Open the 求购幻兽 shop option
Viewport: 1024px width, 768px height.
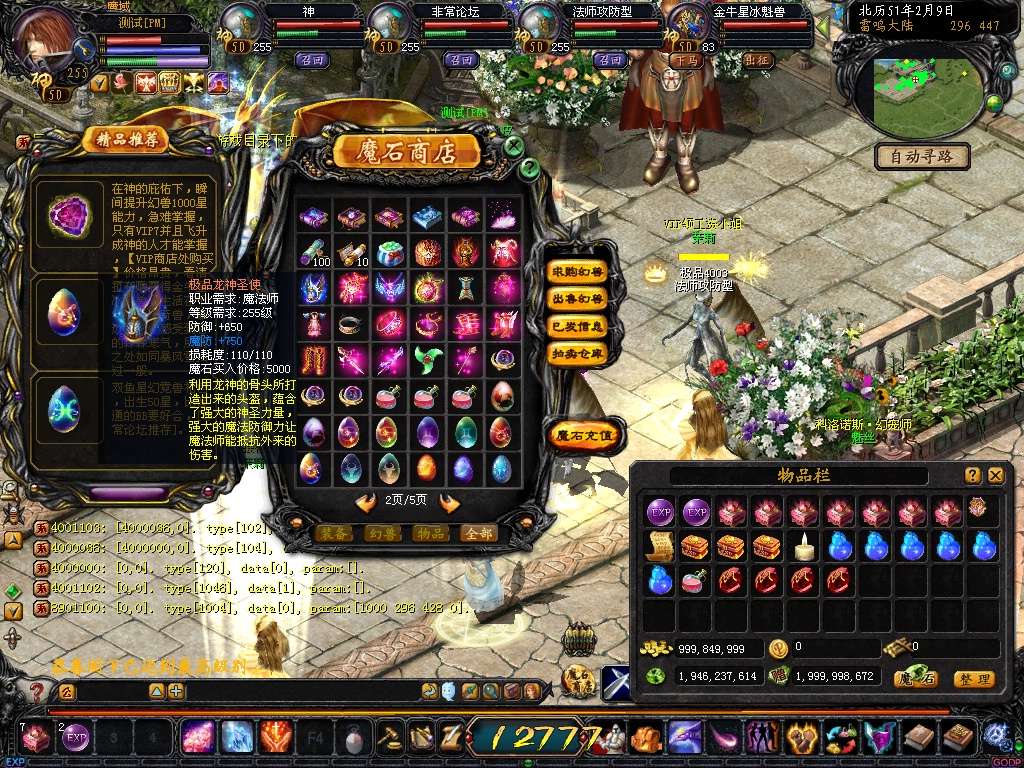[578, 271]
